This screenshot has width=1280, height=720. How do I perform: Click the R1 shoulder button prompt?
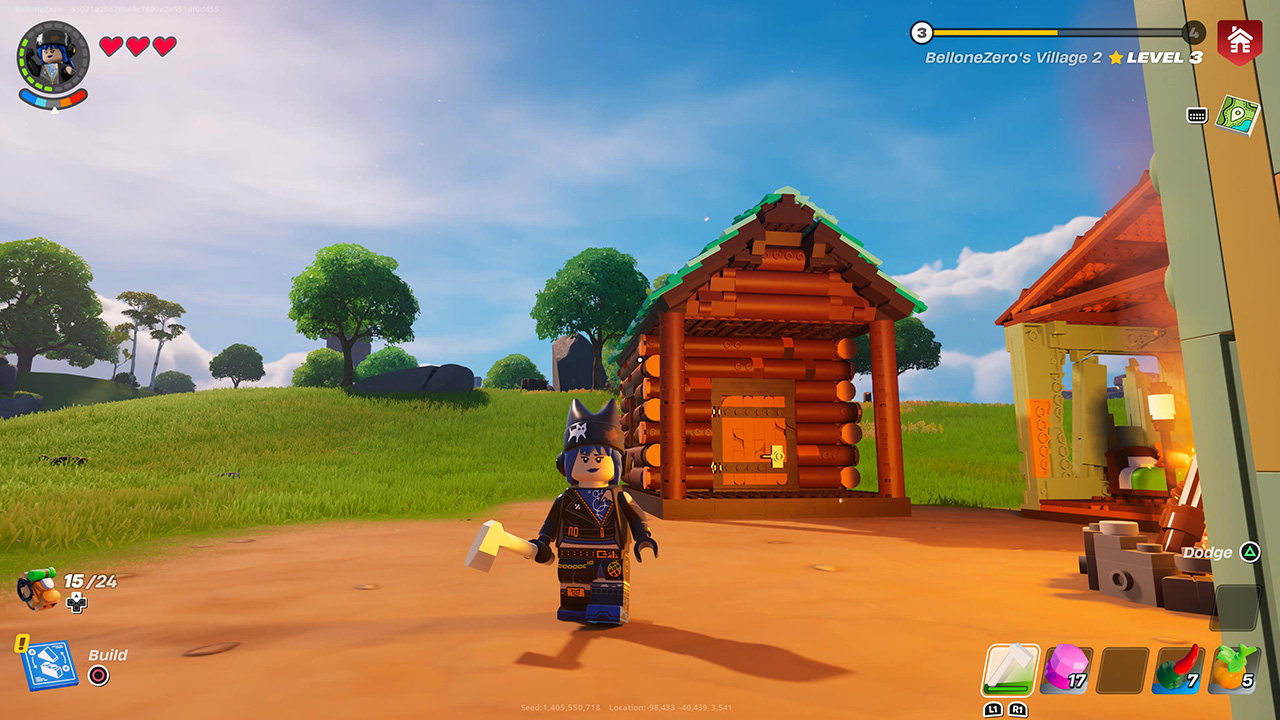click(1017, 707)
